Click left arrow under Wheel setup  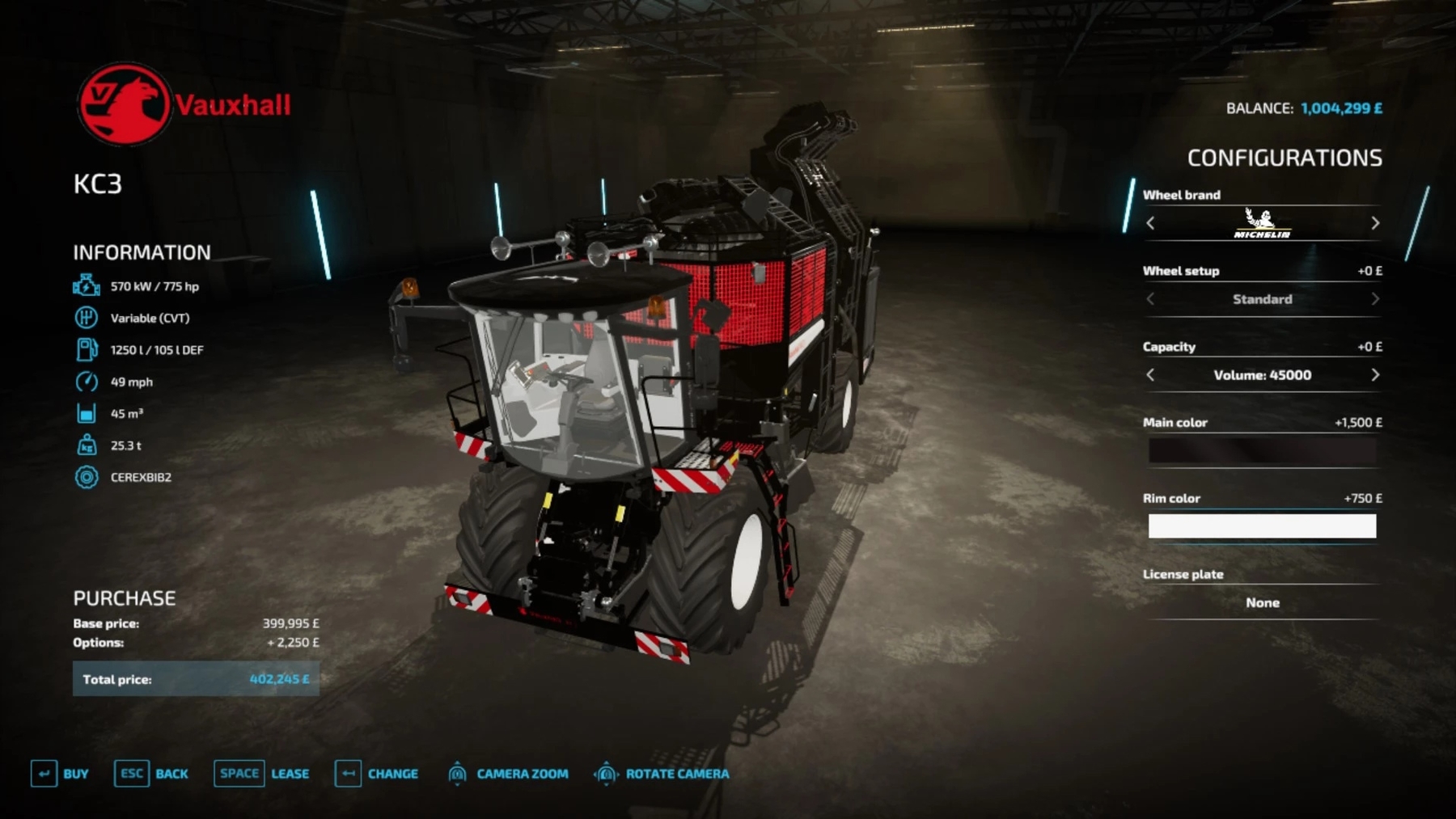tap(1149, 299)
